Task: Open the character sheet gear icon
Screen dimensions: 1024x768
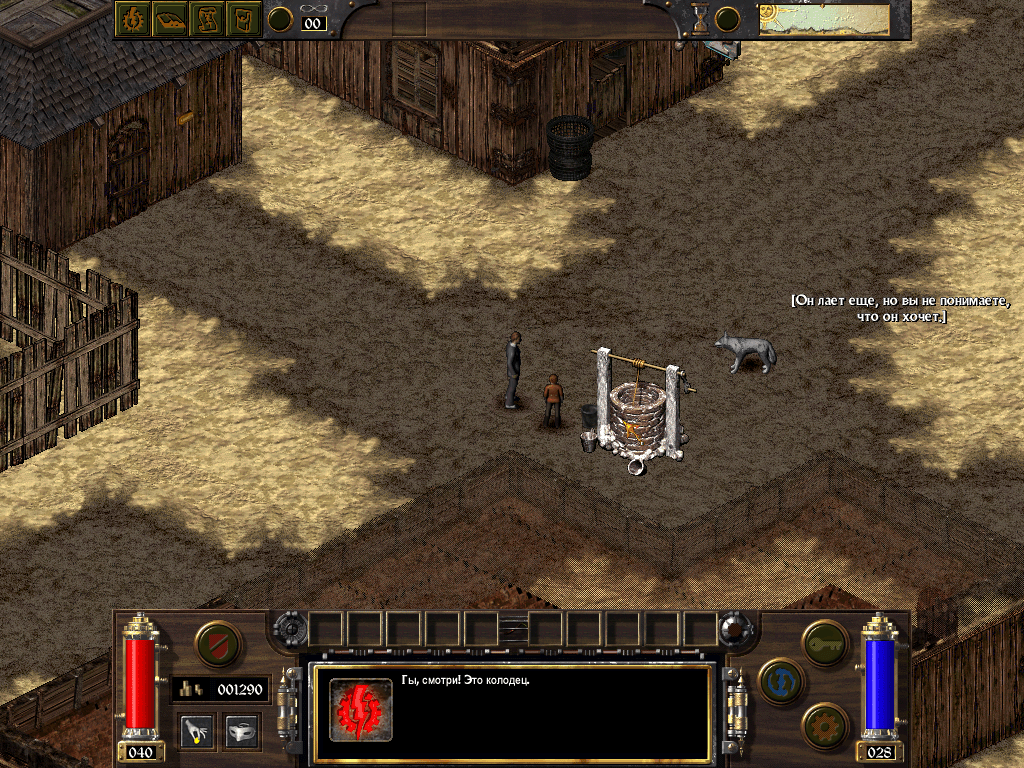Action: click(x=131, y=18)
